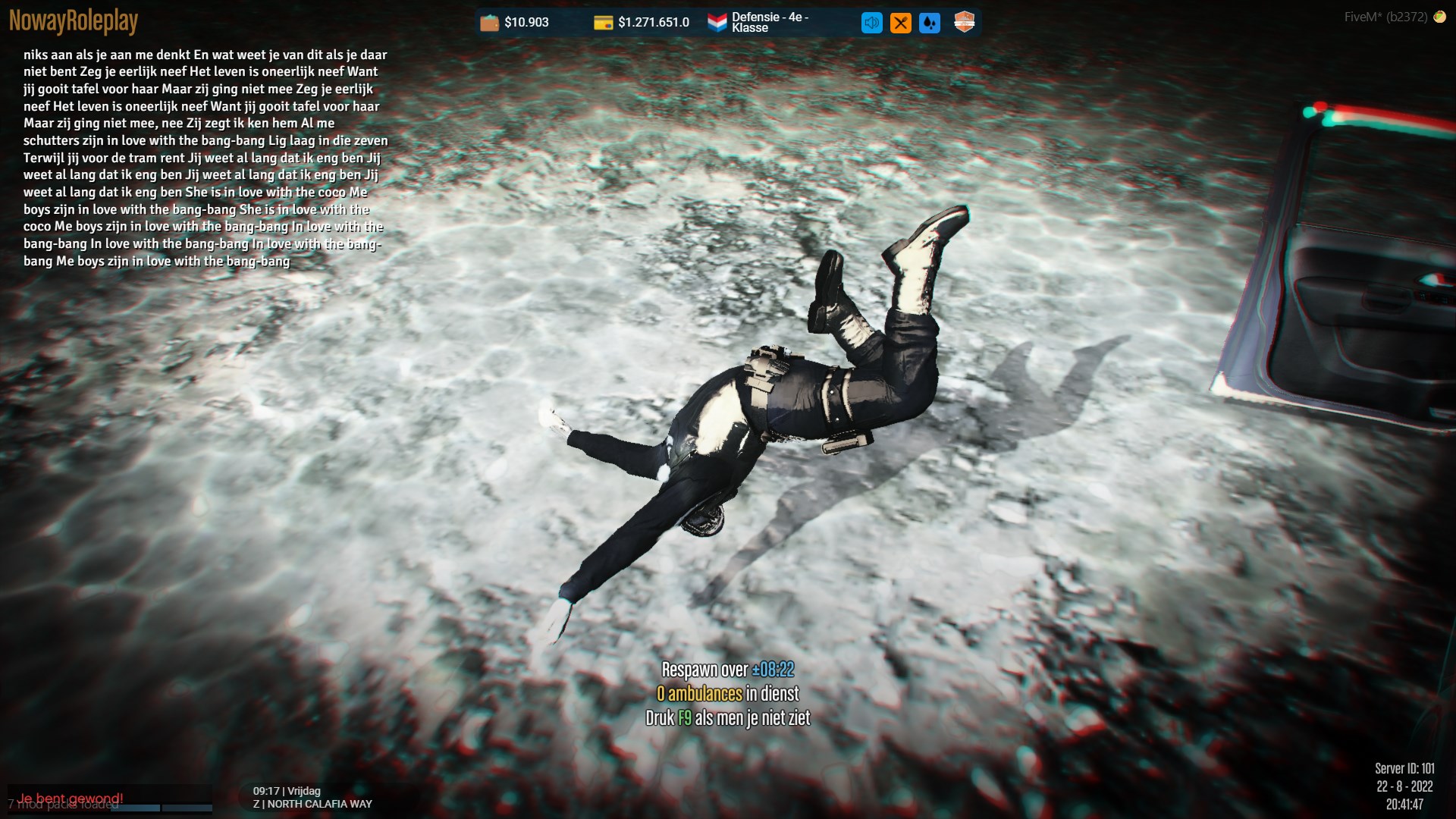Click the brown wallet cash icon
1456x819 pixels.
tap(490, 23)
